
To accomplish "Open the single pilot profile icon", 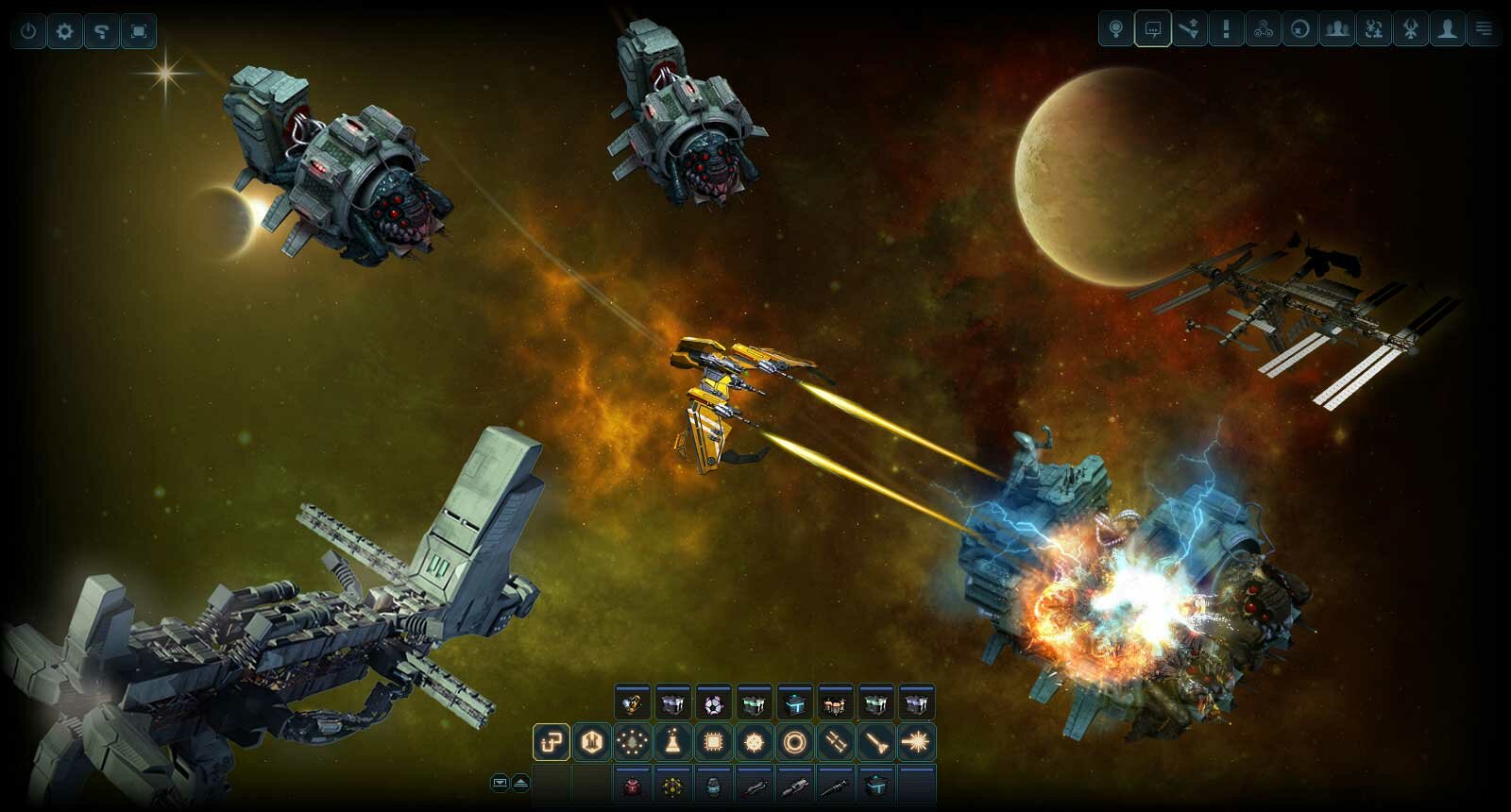I will coord(1447,29).
